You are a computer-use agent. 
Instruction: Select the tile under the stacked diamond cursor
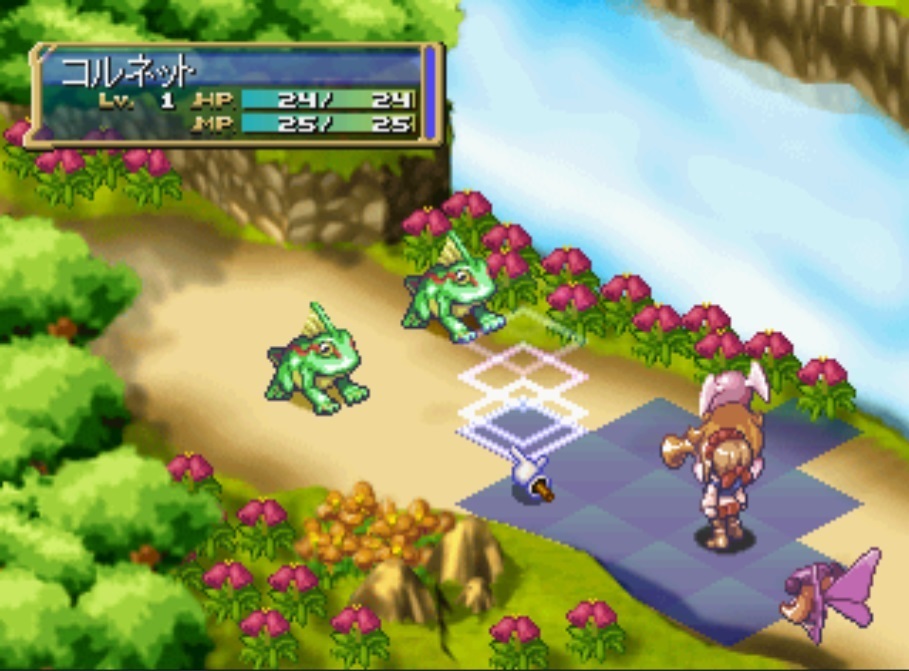point(522,426)
